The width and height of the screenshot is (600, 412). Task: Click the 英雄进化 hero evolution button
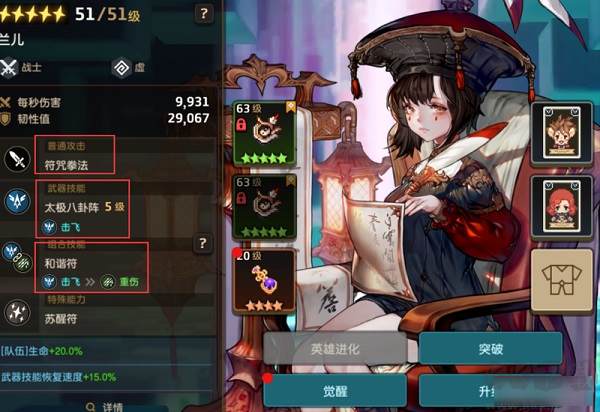334,348
